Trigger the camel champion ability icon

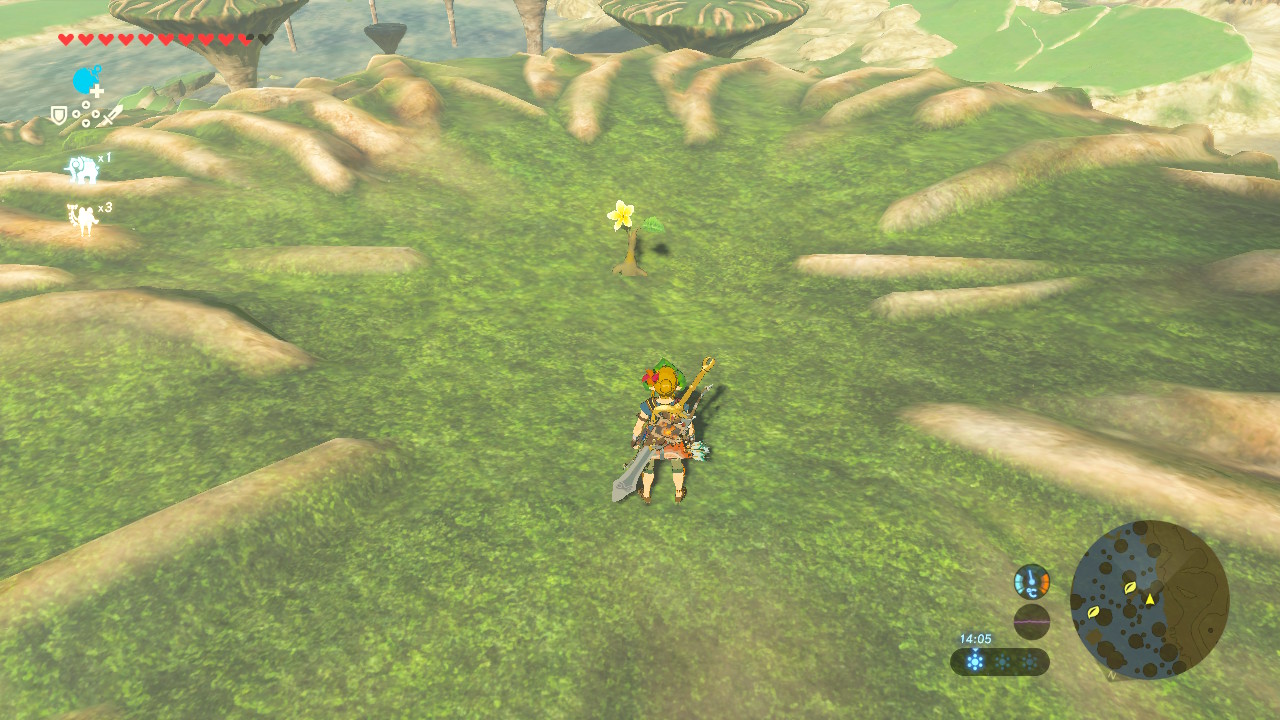81,219
